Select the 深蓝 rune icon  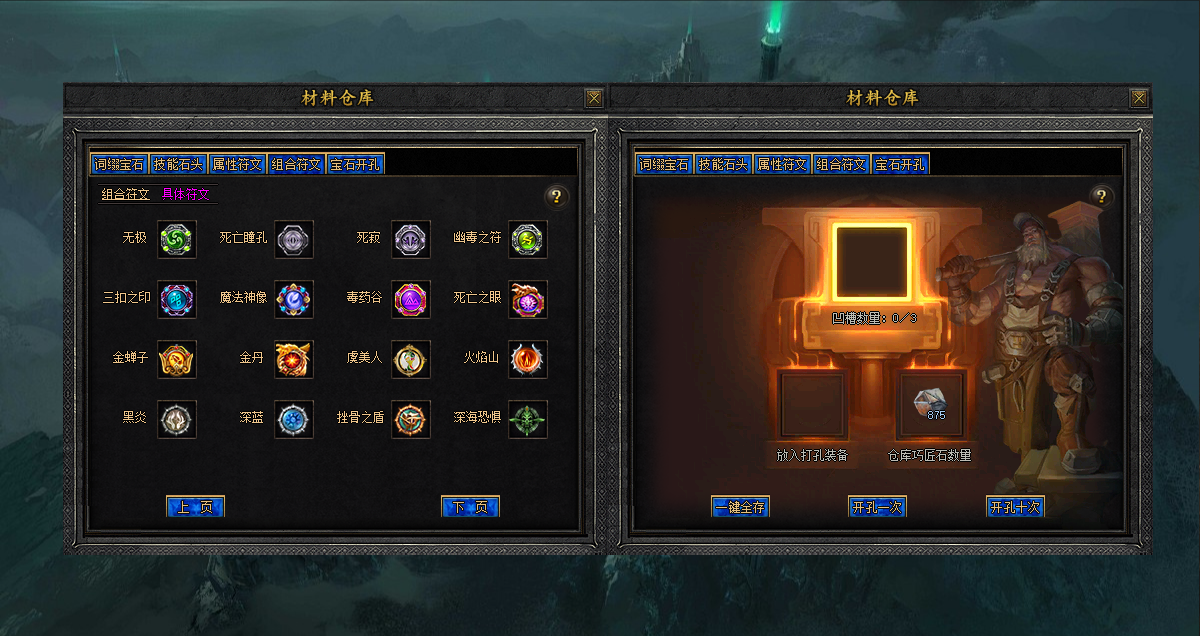[294, 419]
